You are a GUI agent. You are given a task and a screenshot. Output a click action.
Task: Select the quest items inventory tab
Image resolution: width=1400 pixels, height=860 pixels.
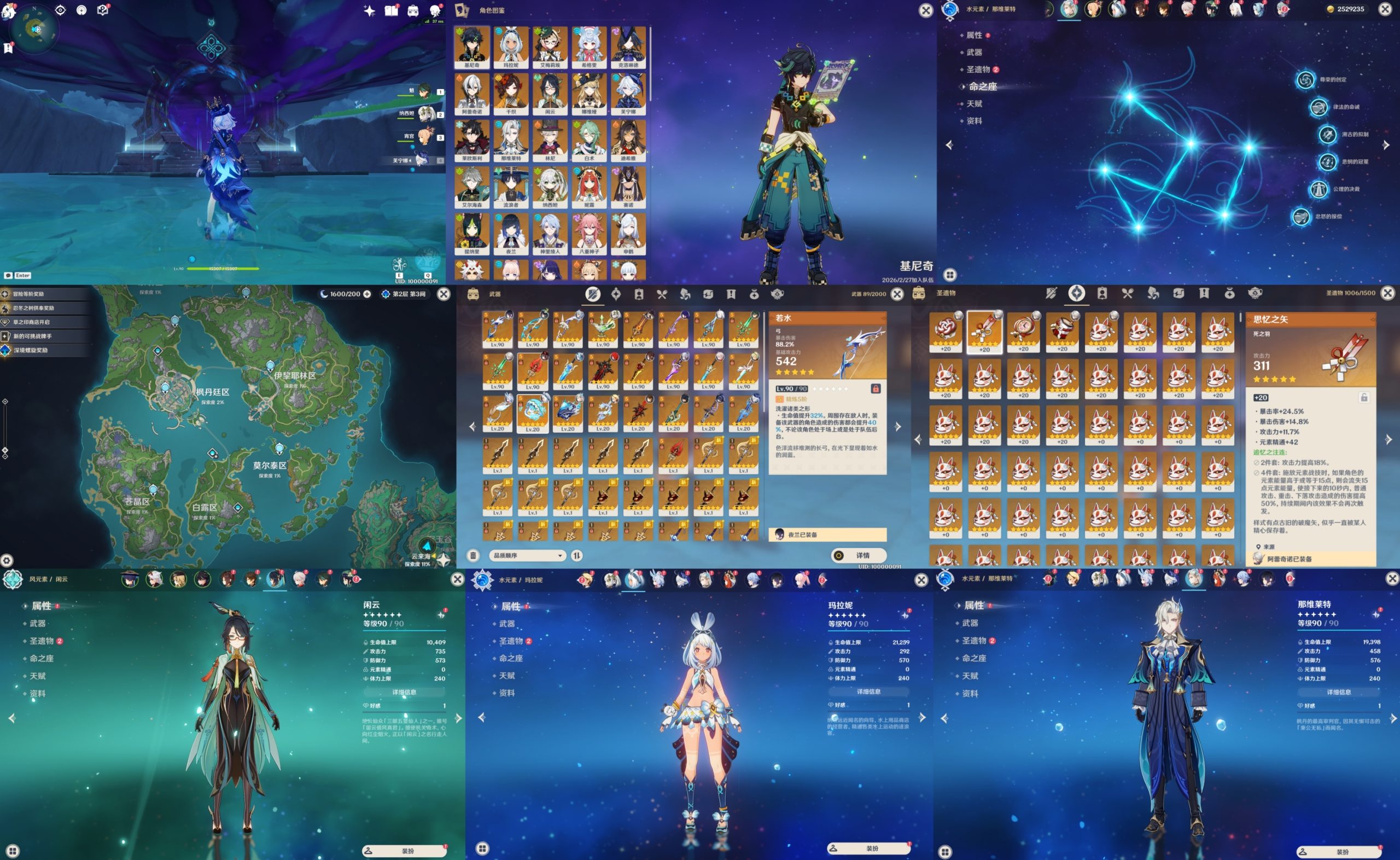coord(732,295)
